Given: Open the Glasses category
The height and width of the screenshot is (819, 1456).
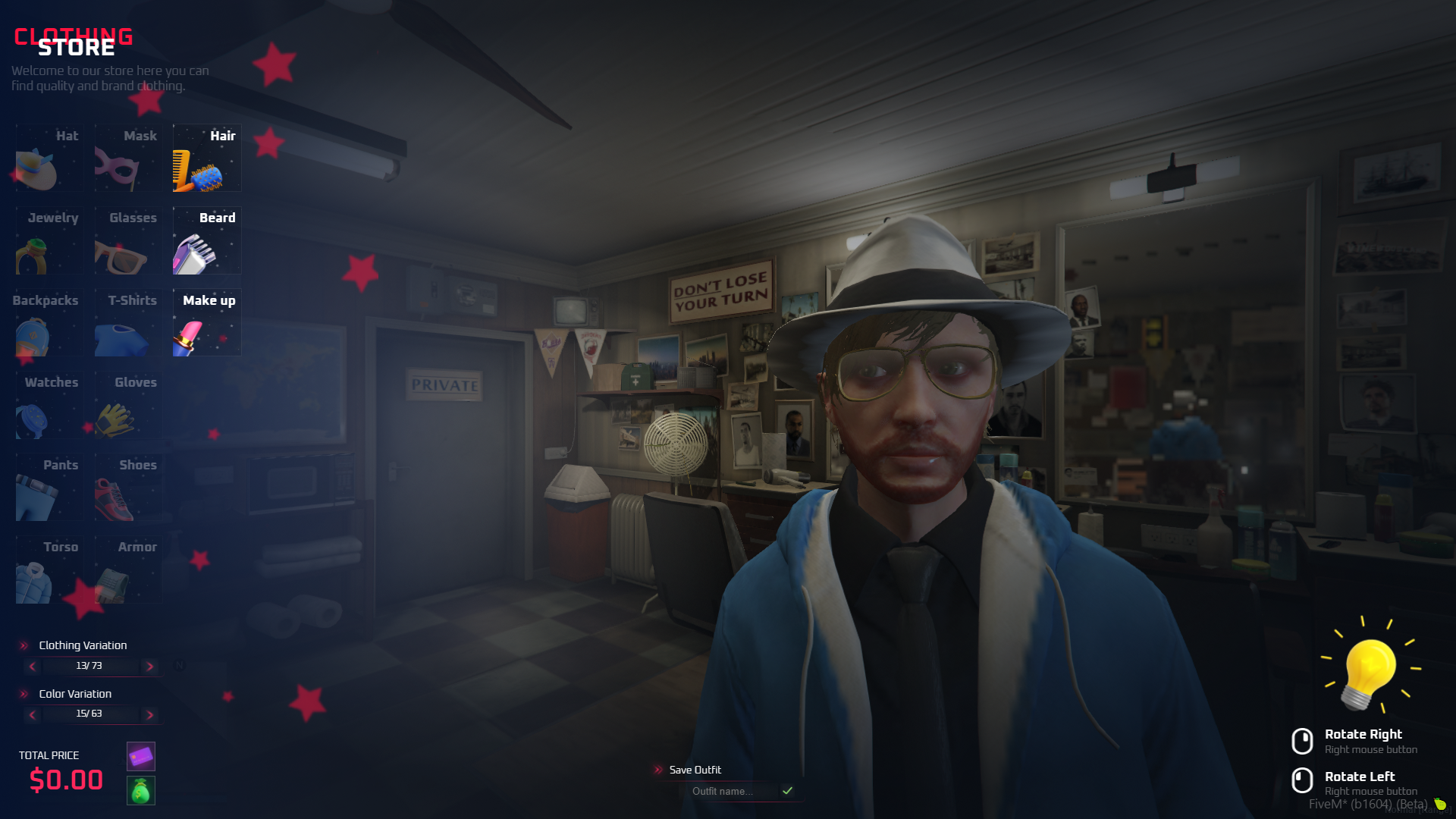Looking at the screenshot, I should click(x=128, y=241).
